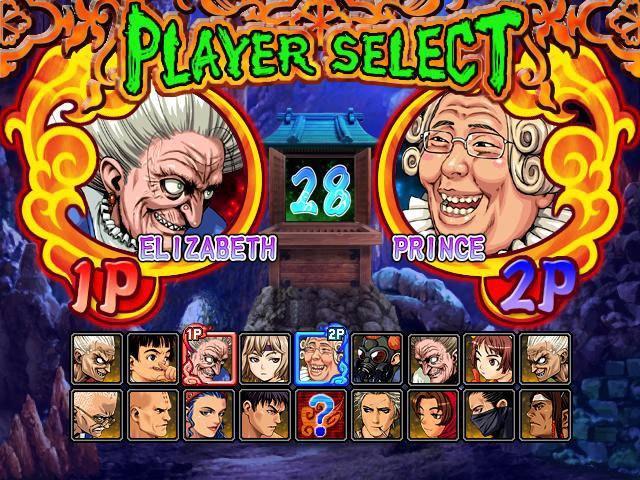The image size is (640, 480).
Task: Pick the grey-haired man with cigarette
Action: 377,414
